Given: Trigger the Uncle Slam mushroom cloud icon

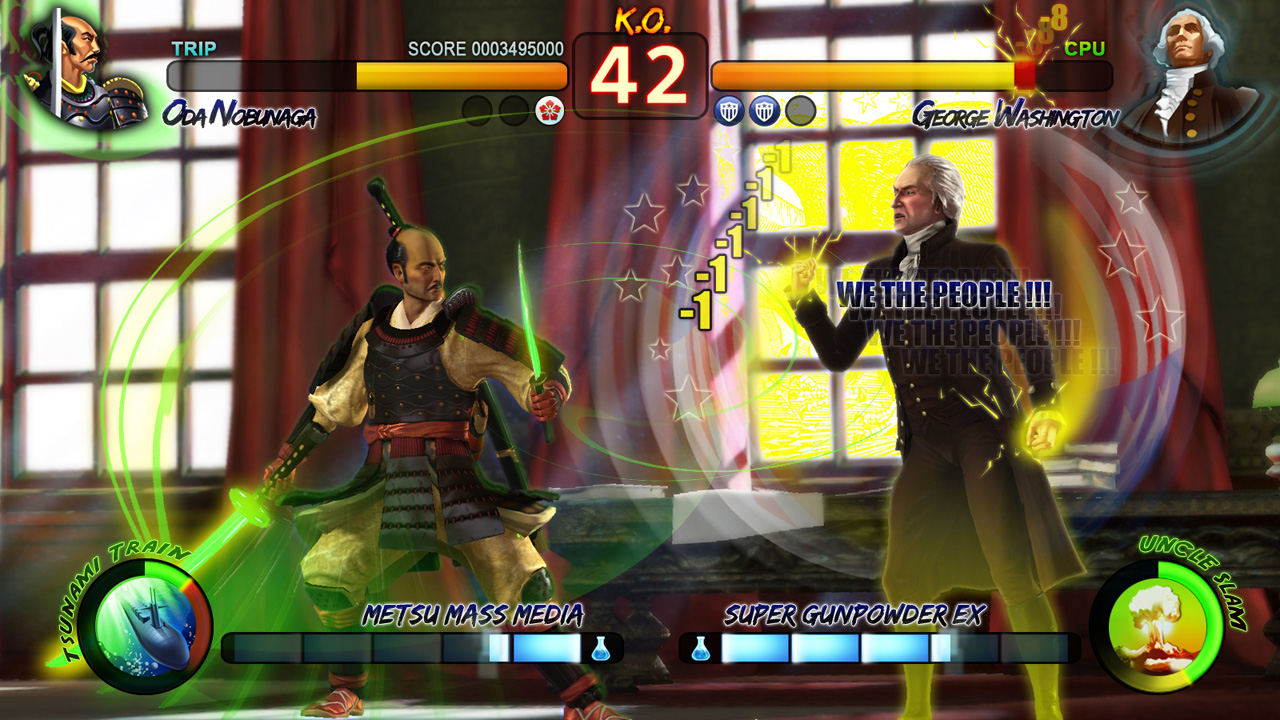Looking at the screenshot, I should click(x=1158, y=626).
